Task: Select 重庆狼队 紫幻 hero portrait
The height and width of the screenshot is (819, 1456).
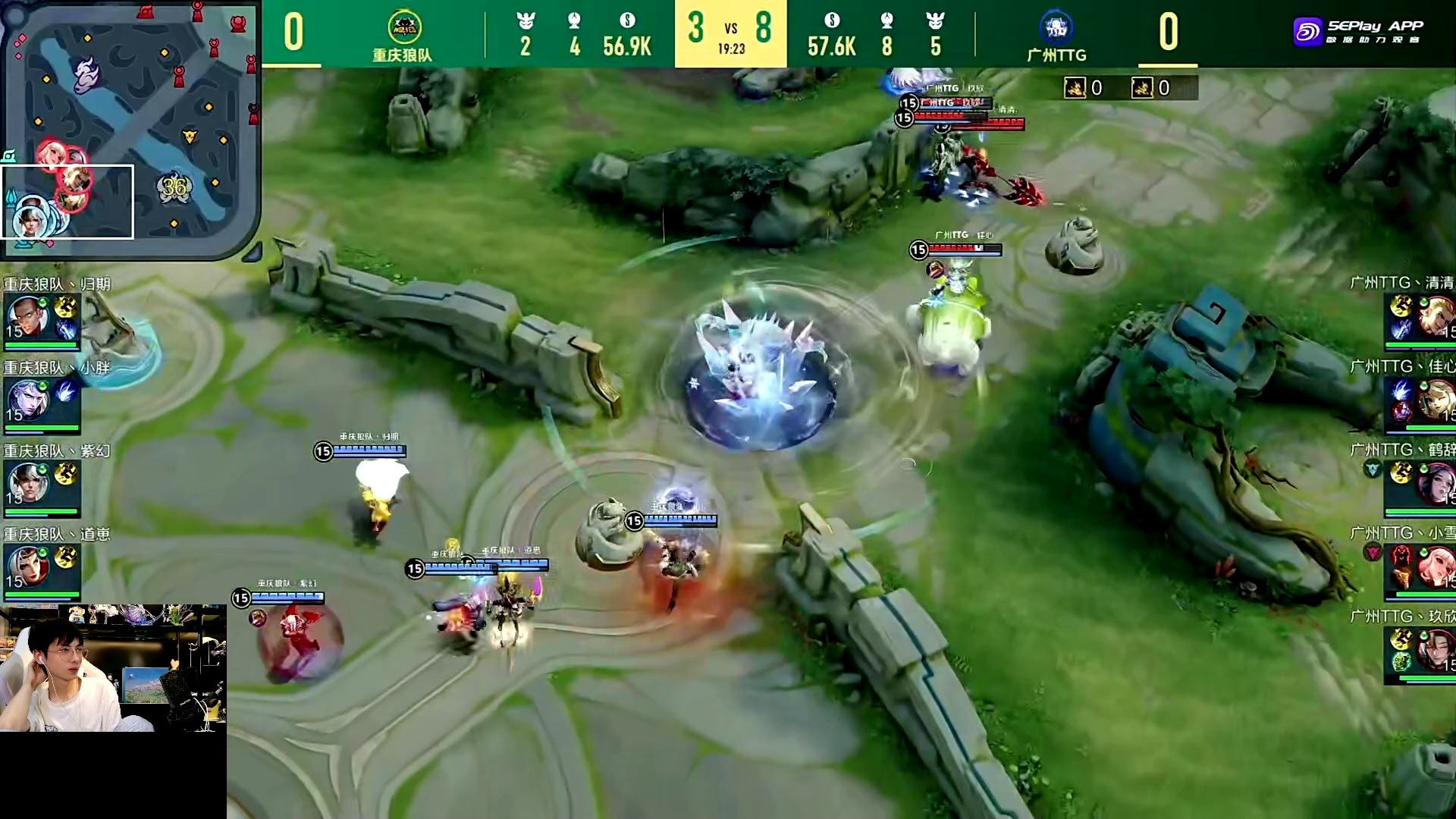Action: [27, 483]
